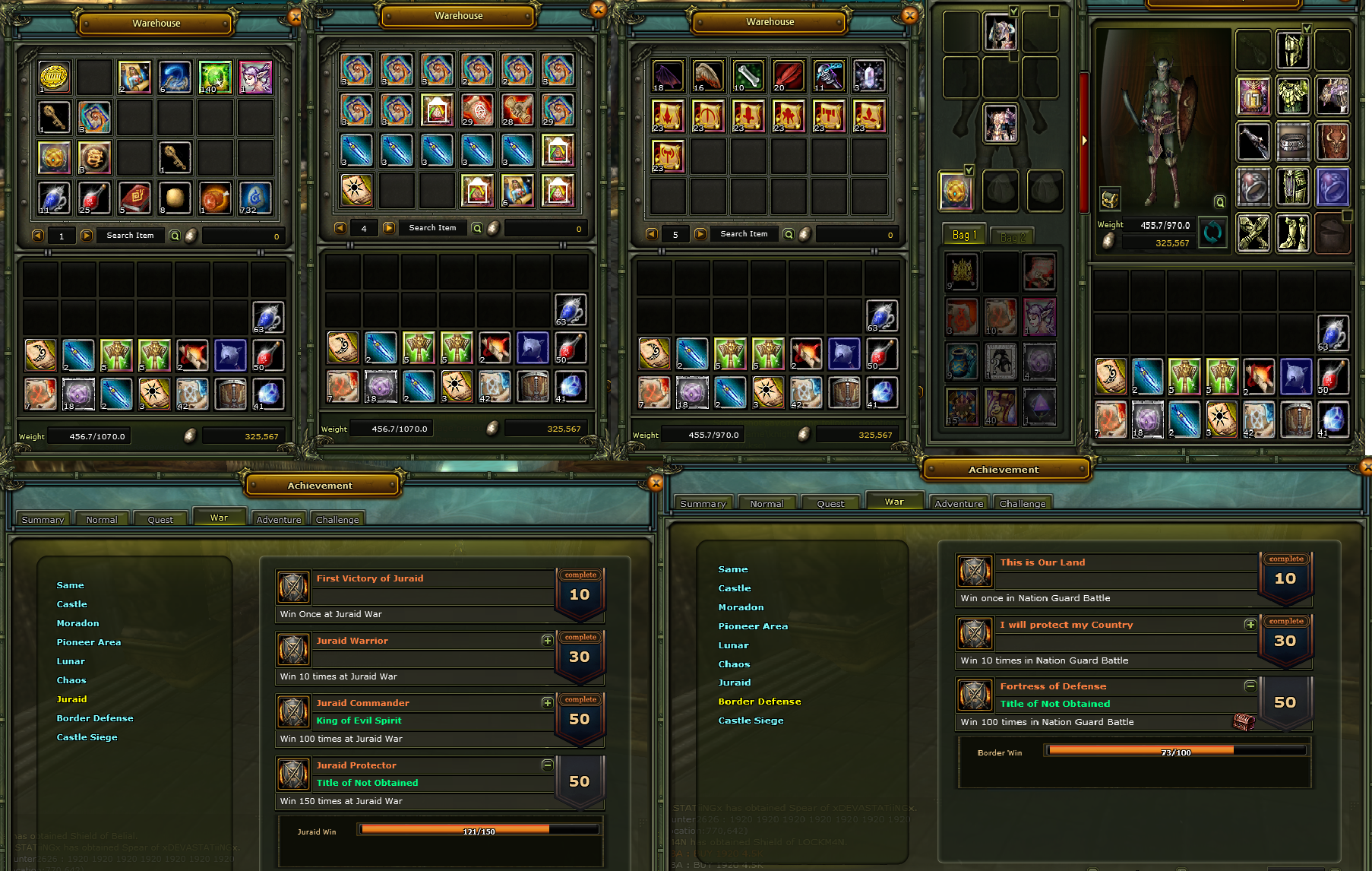Select the warehouse item stacked at 28
Viewport: 1372px width, 871px height.
tap(517, 109)
